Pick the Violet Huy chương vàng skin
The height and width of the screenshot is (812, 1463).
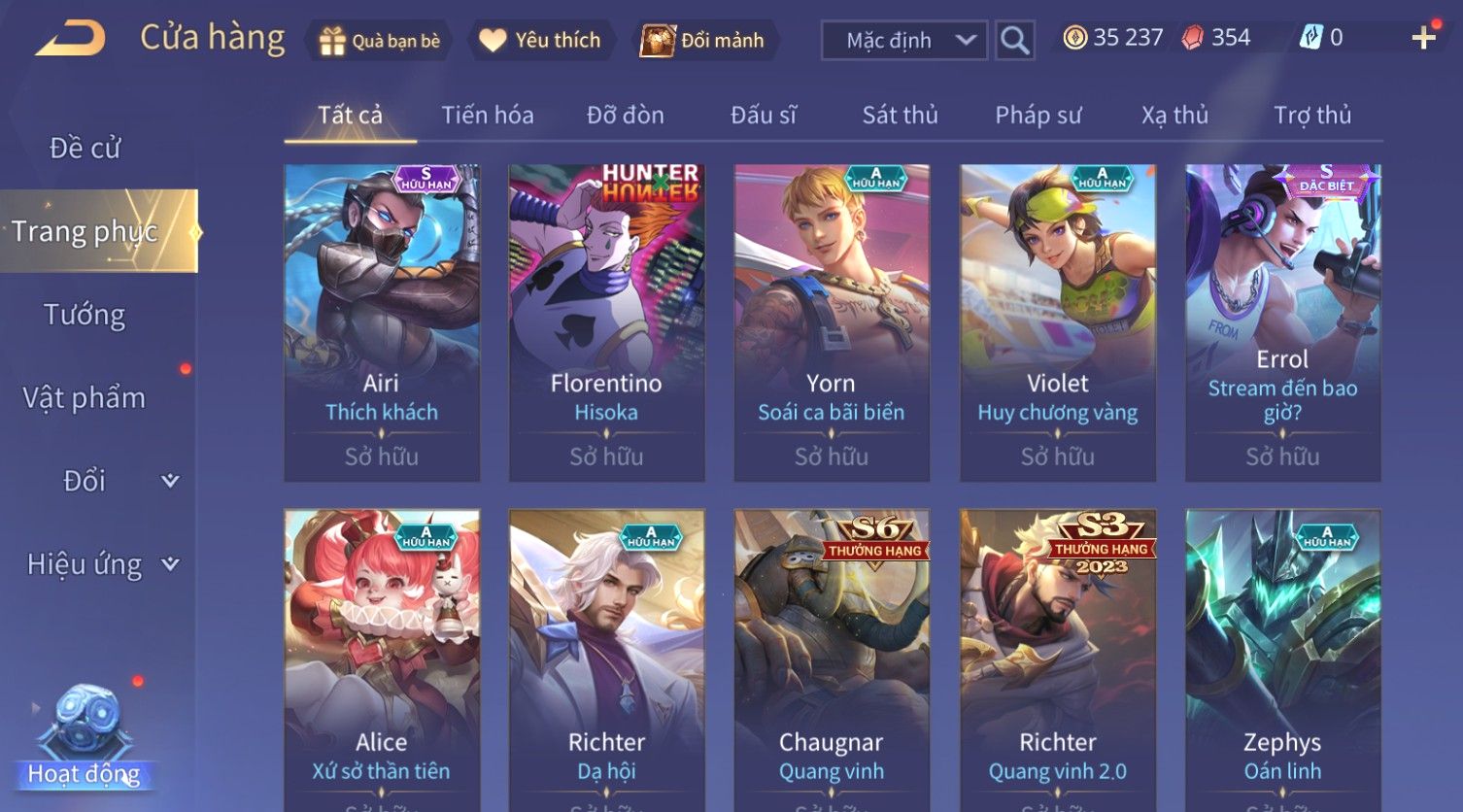click(1057, 322)
